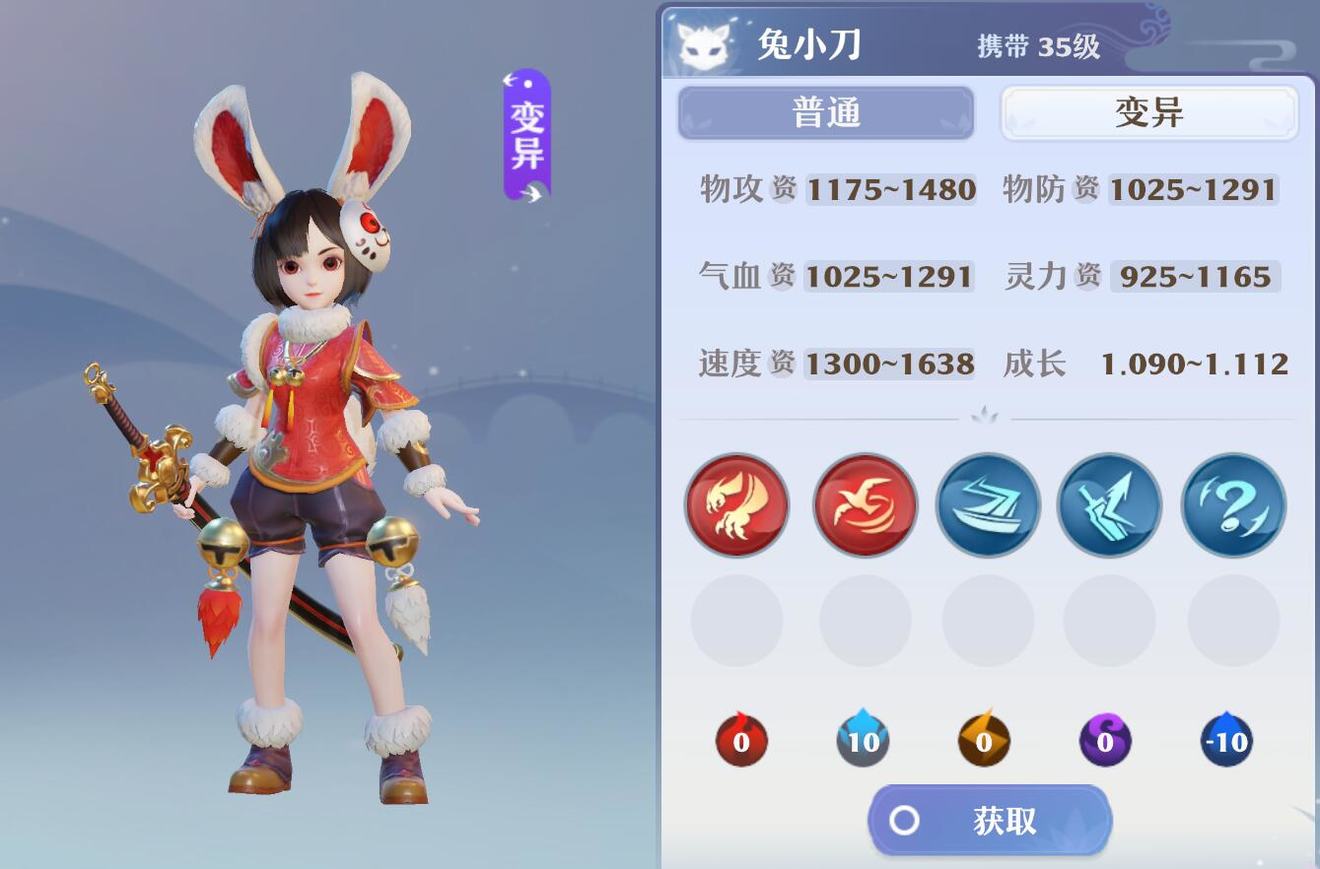
Task: Switch to the 变异 tab
Action: 1148,112
